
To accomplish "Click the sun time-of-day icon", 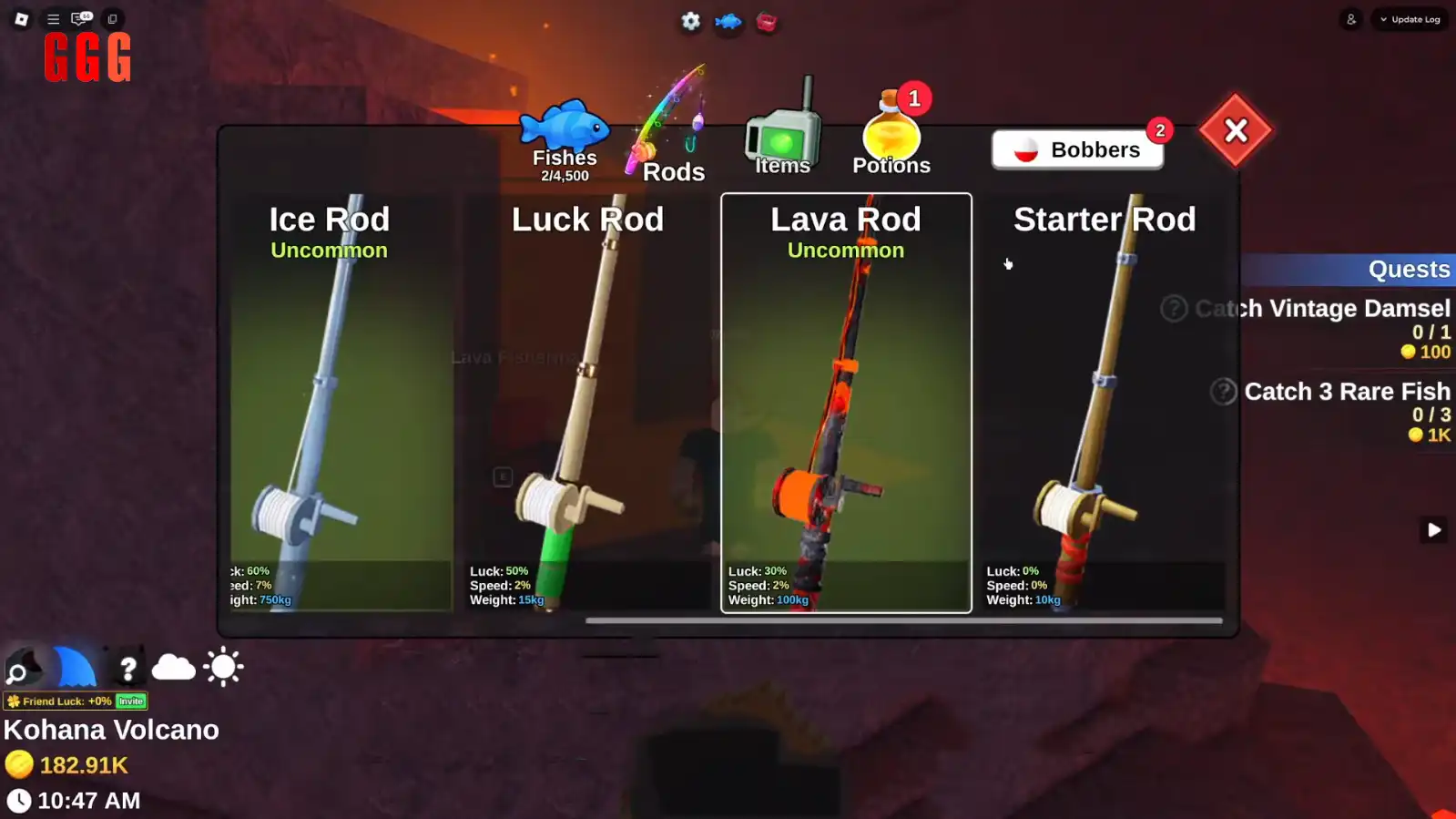I will [221, 666].
